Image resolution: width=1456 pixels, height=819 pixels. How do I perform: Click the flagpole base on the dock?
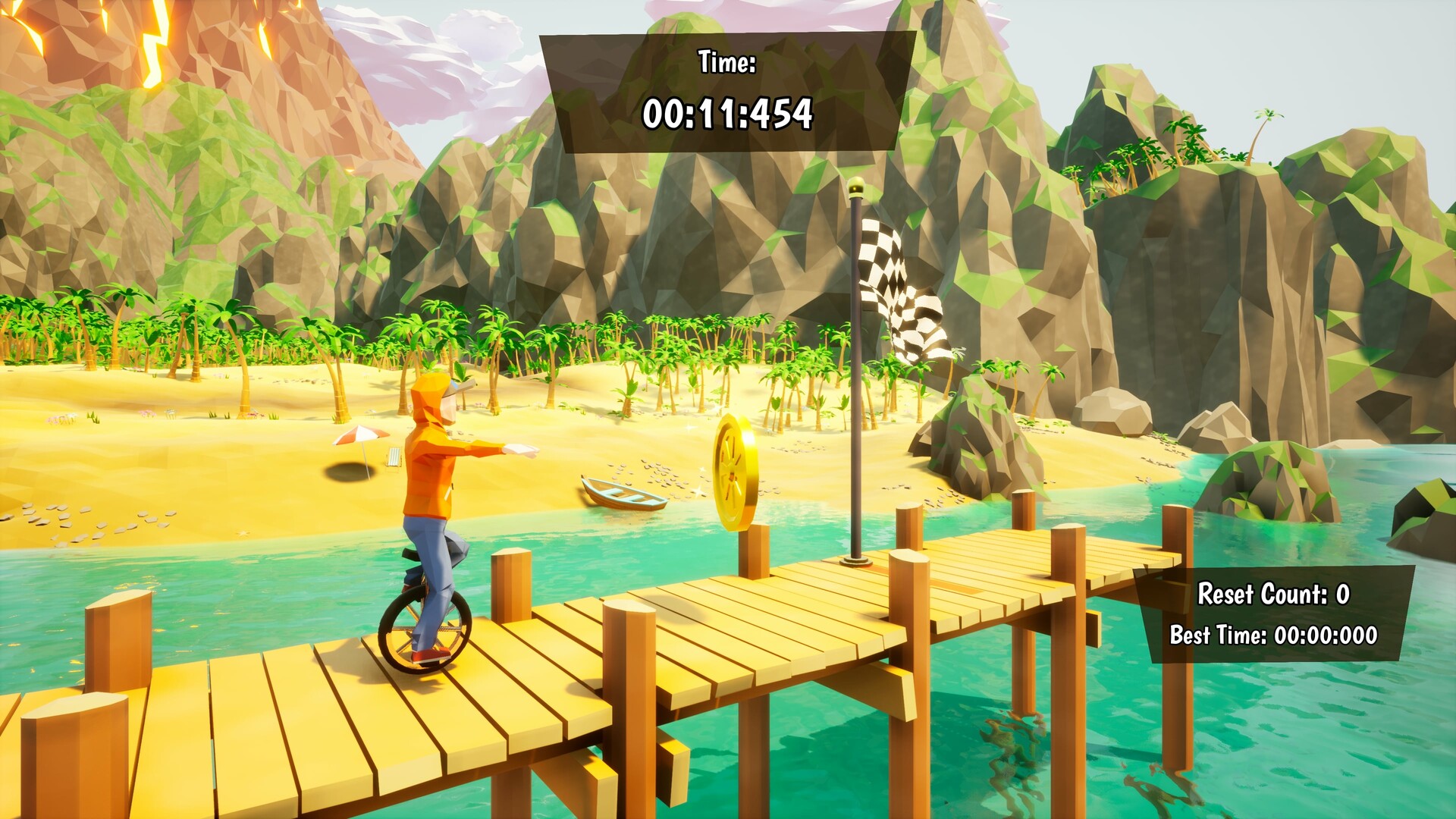[855, 561]
